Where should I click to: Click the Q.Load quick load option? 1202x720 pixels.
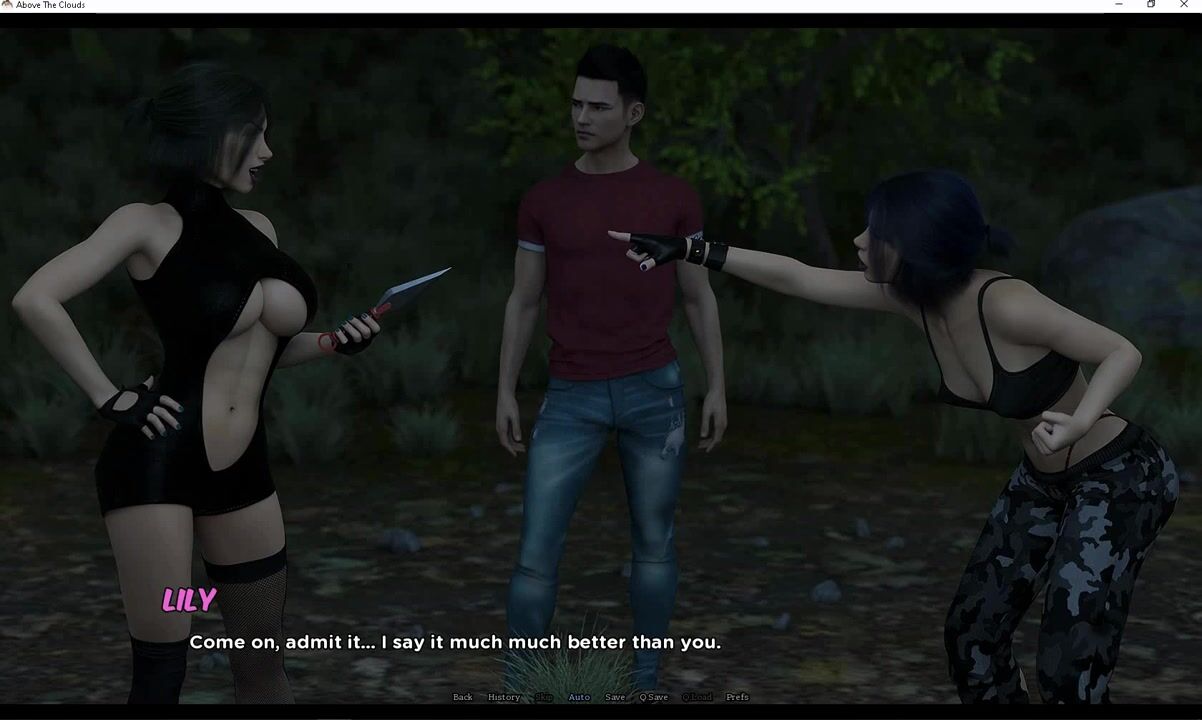[x=697, y=697]
